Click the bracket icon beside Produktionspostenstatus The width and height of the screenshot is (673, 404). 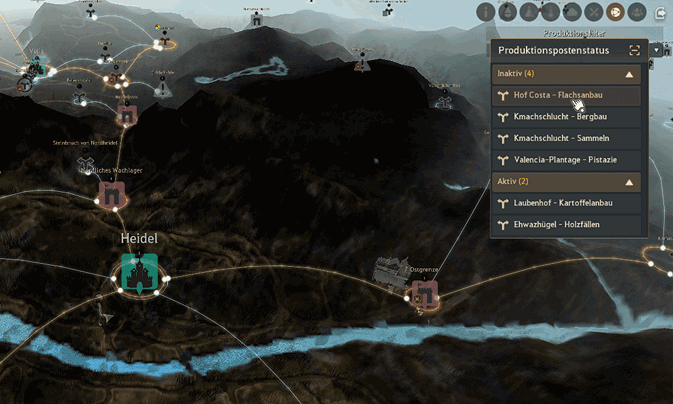634,50
